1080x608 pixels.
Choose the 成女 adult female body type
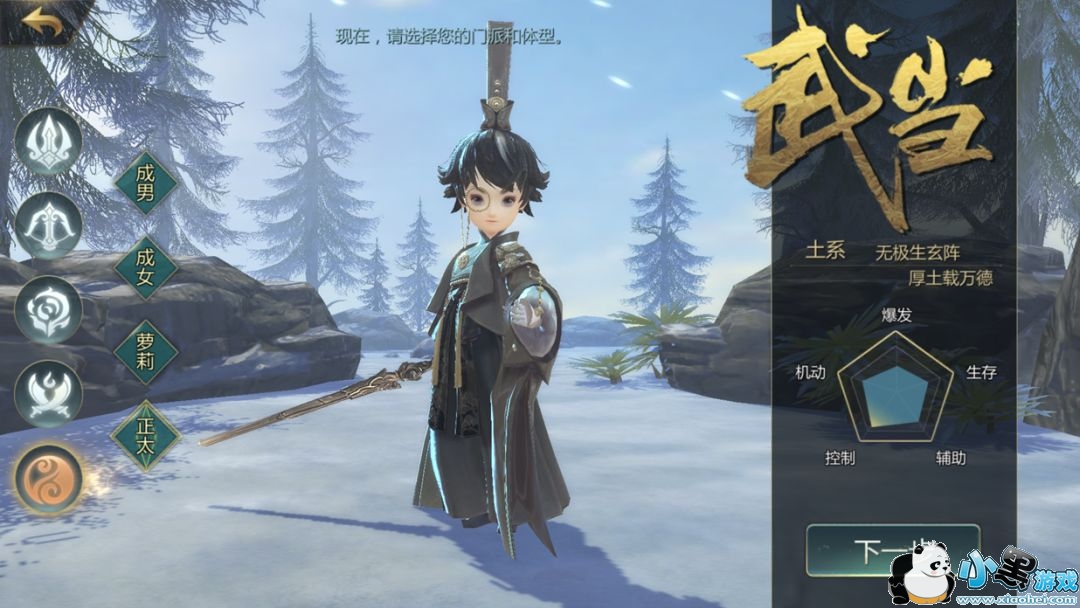coord(146,267)
